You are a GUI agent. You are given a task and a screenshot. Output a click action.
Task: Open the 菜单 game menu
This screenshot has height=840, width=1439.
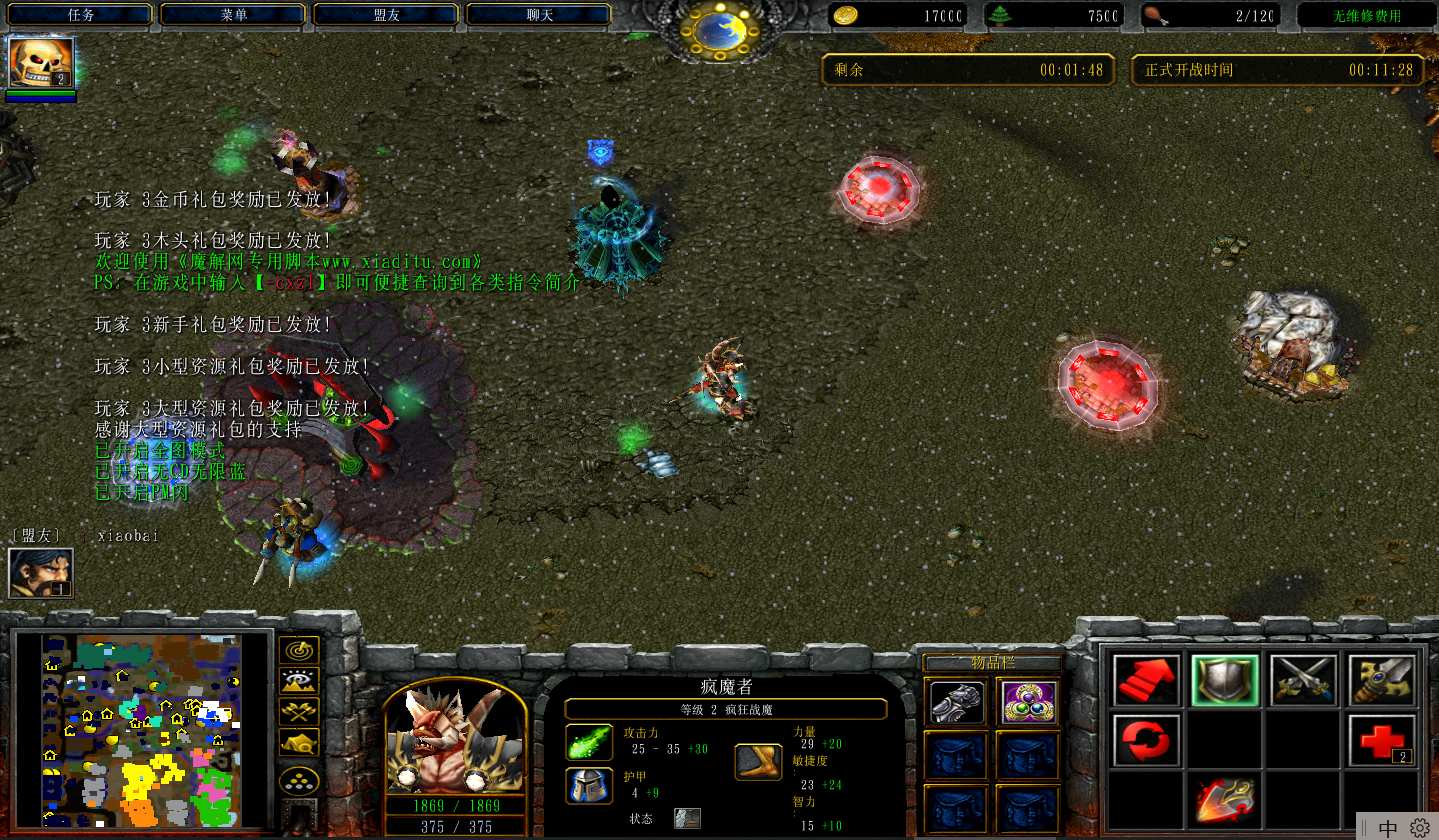click(x=234, y=15)
